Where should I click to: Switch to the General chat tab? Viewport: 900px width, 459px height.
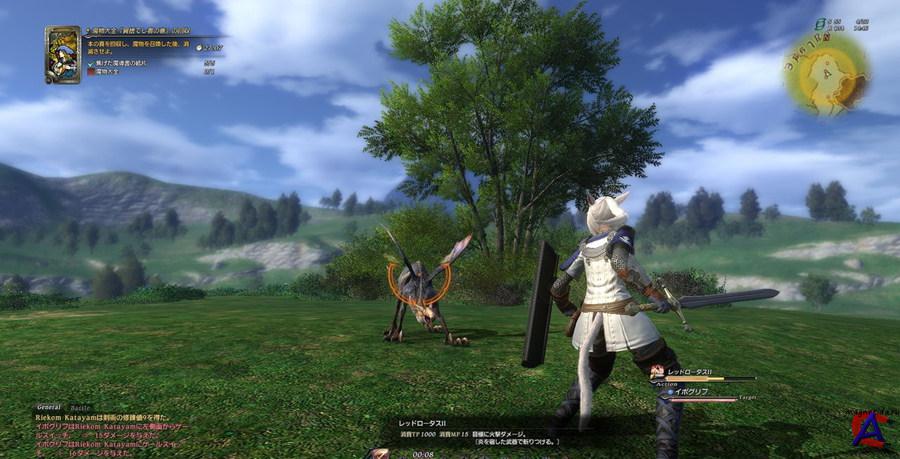click(49, 408)
